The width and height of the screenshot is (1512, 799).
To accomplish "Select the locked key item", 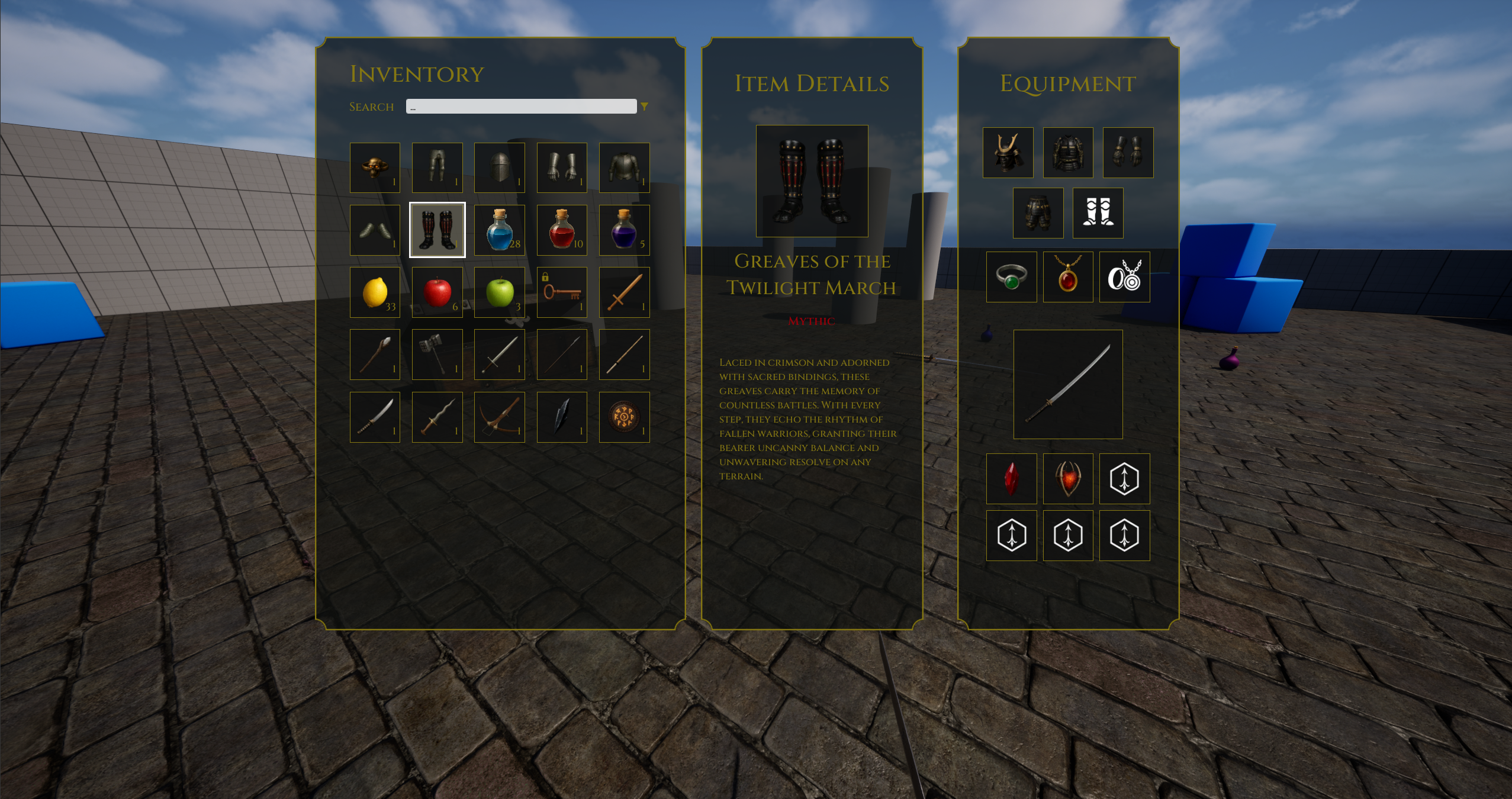I will pyautogui.click(x=562, y=292).
